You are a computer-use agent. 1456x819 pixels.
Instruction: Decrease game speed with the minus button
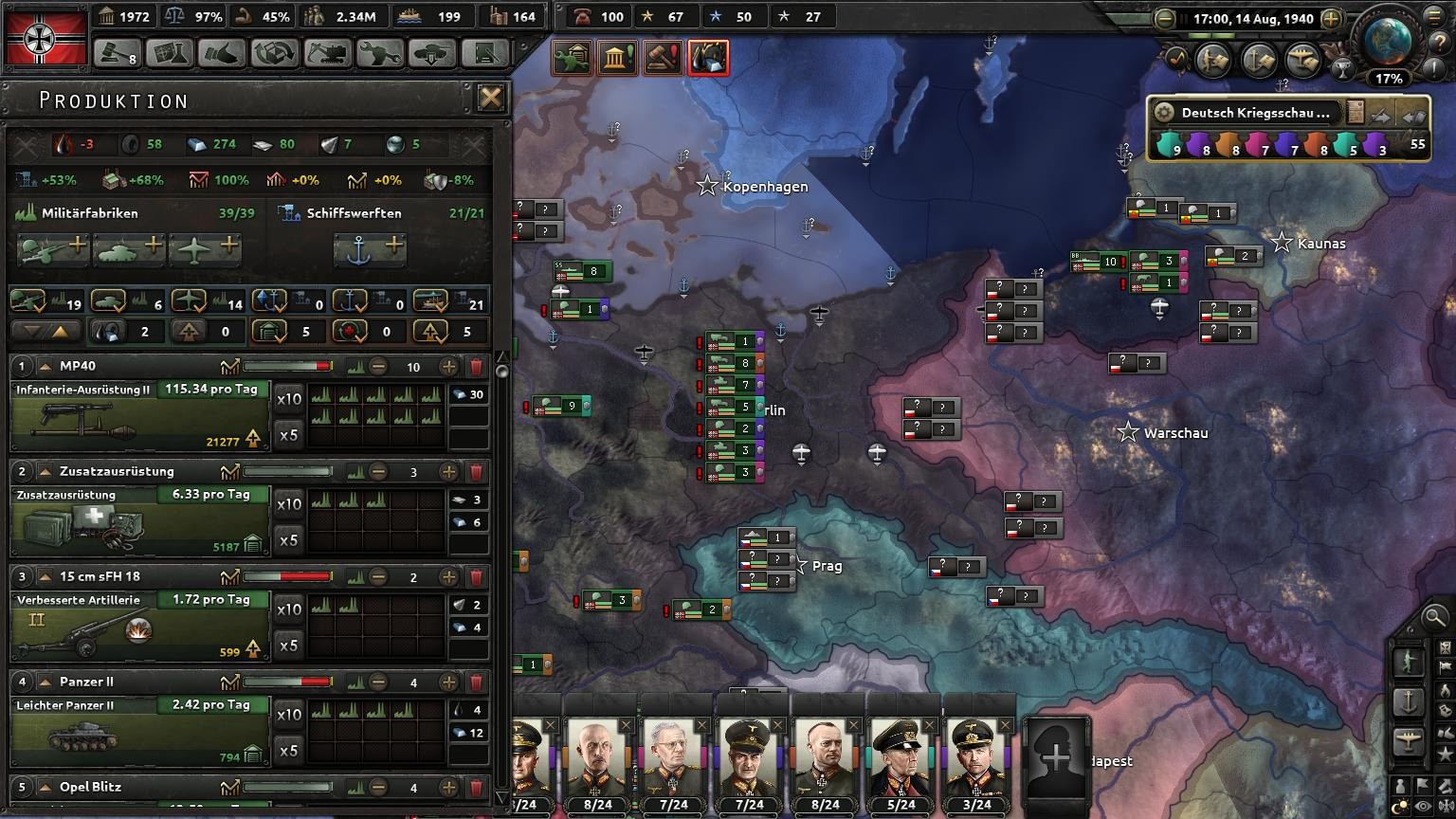(1166, 18)
